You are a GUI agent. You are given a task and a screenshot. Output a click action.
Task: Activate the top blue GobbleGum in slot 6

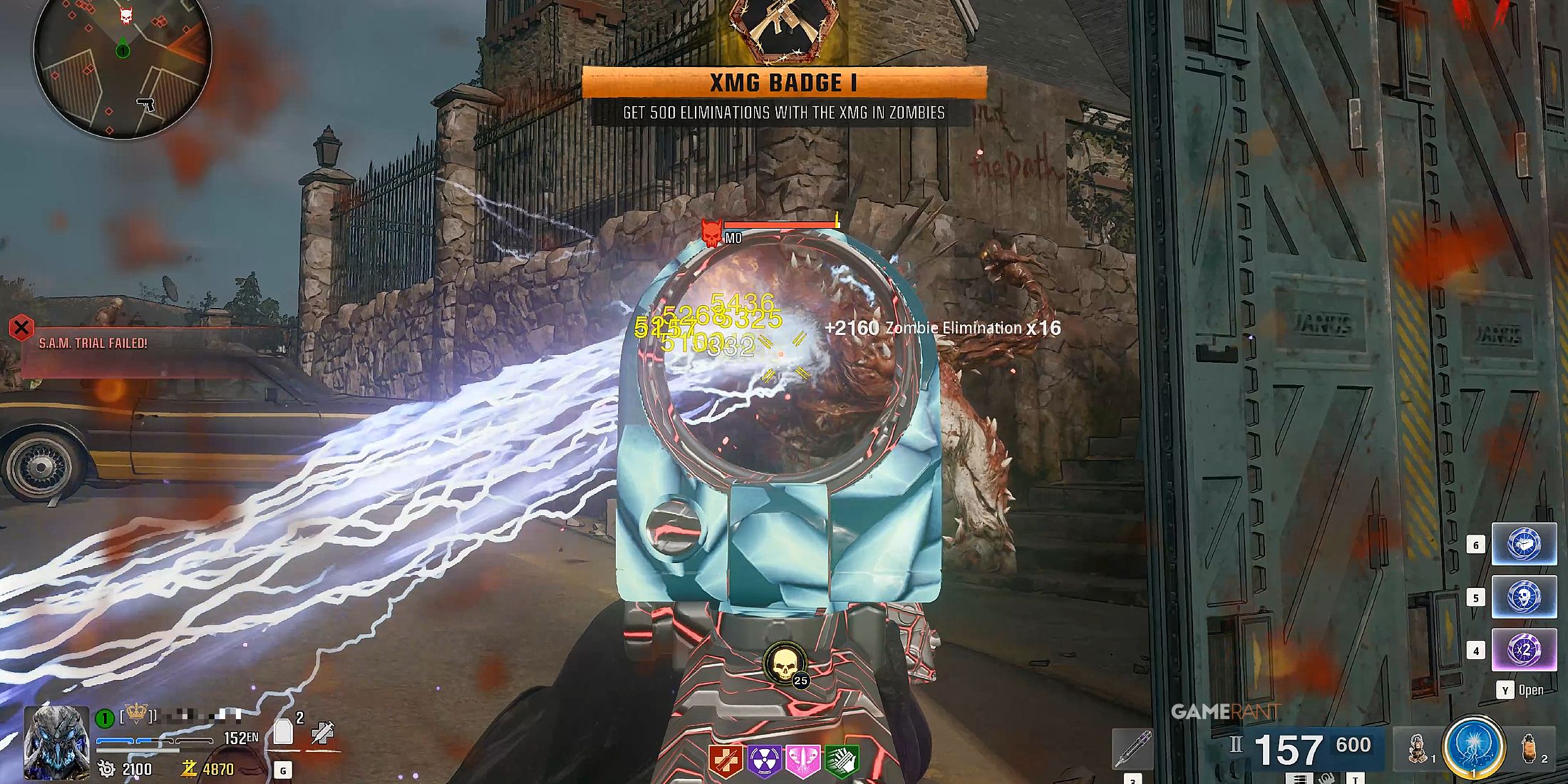[x=1524, y=545]
